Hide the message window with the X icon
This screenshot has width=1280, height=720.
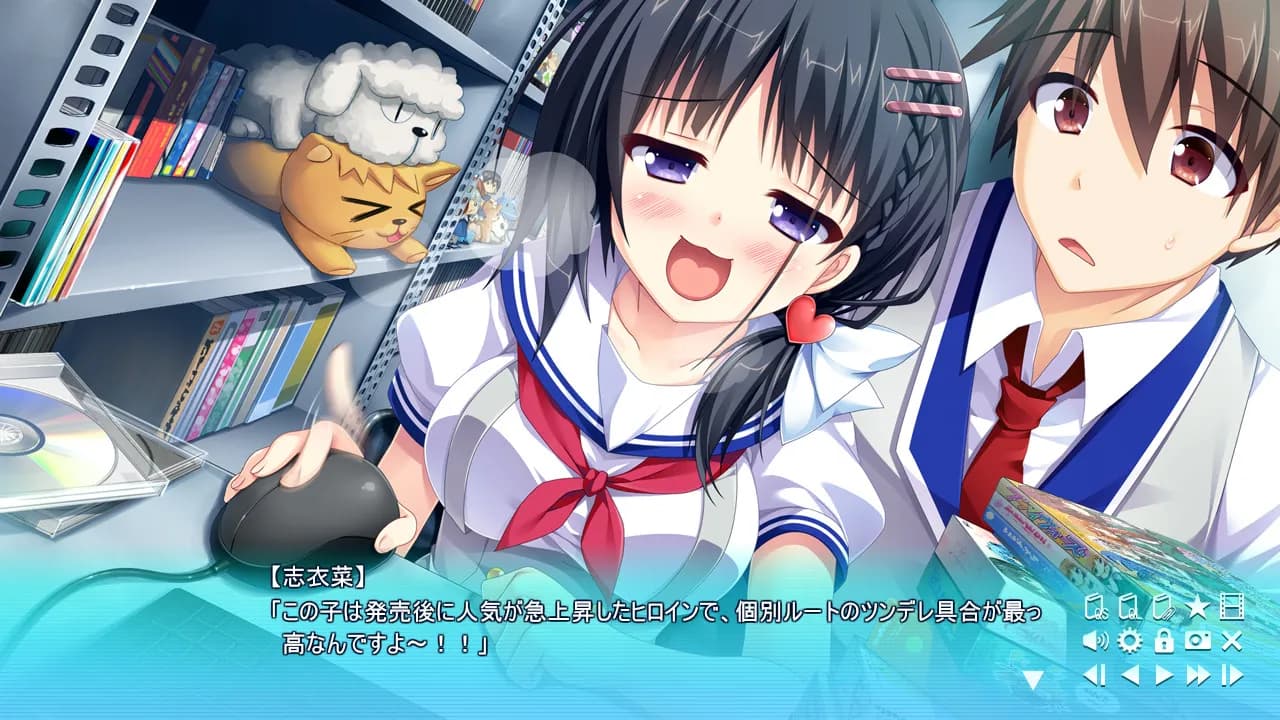pyautogui.click(x=1231, y=641)
